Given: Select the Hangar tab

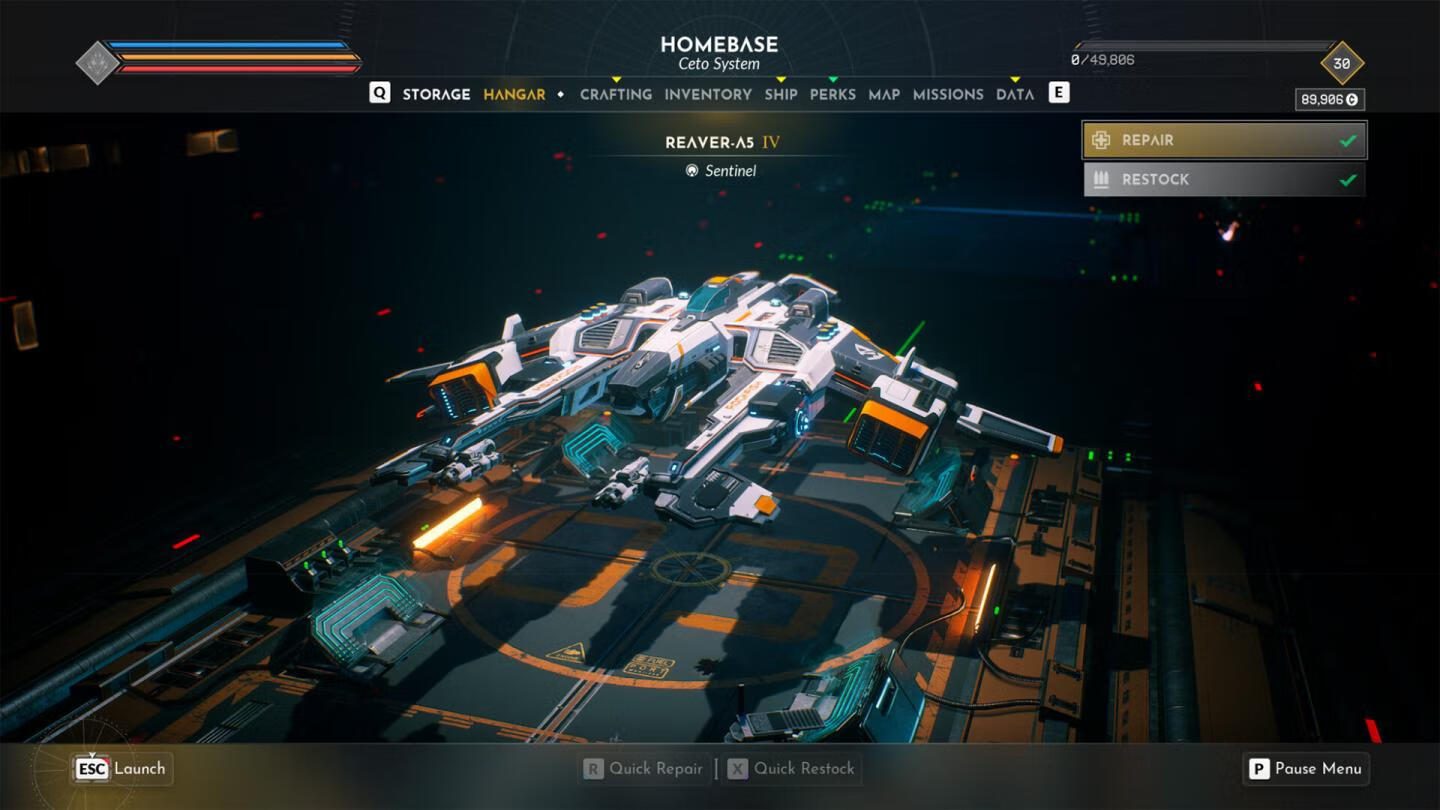Looking at the screenshot, I should point(514,94).
